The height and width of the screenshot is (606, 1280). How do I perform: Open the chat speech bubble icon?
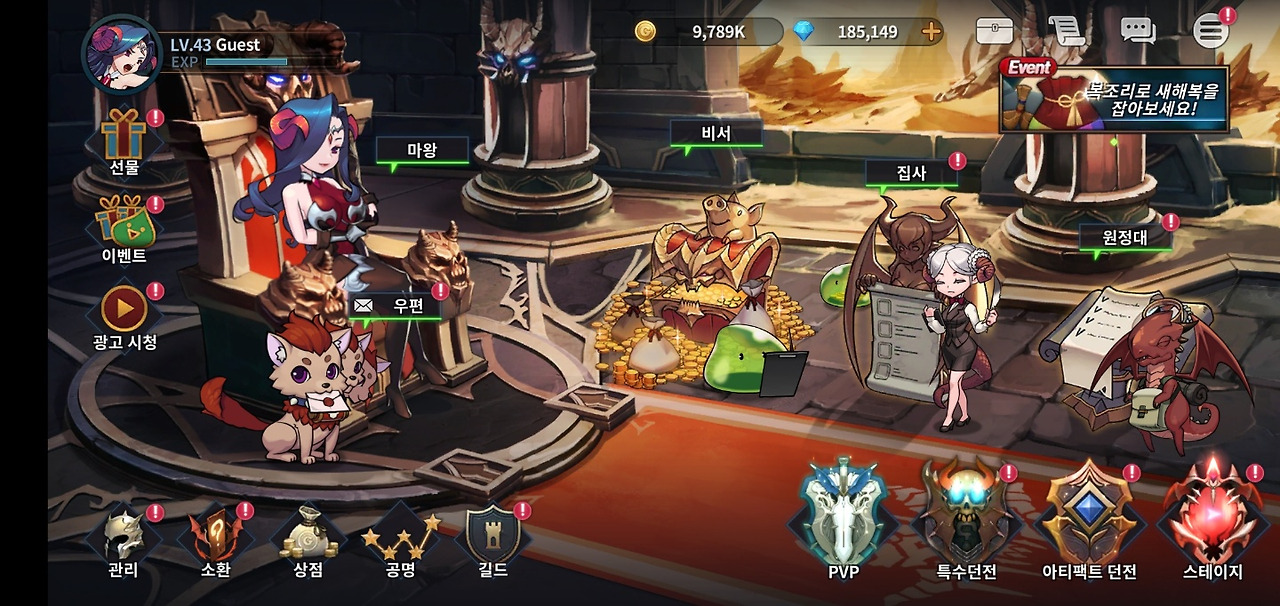click(x=1138, y=31)
